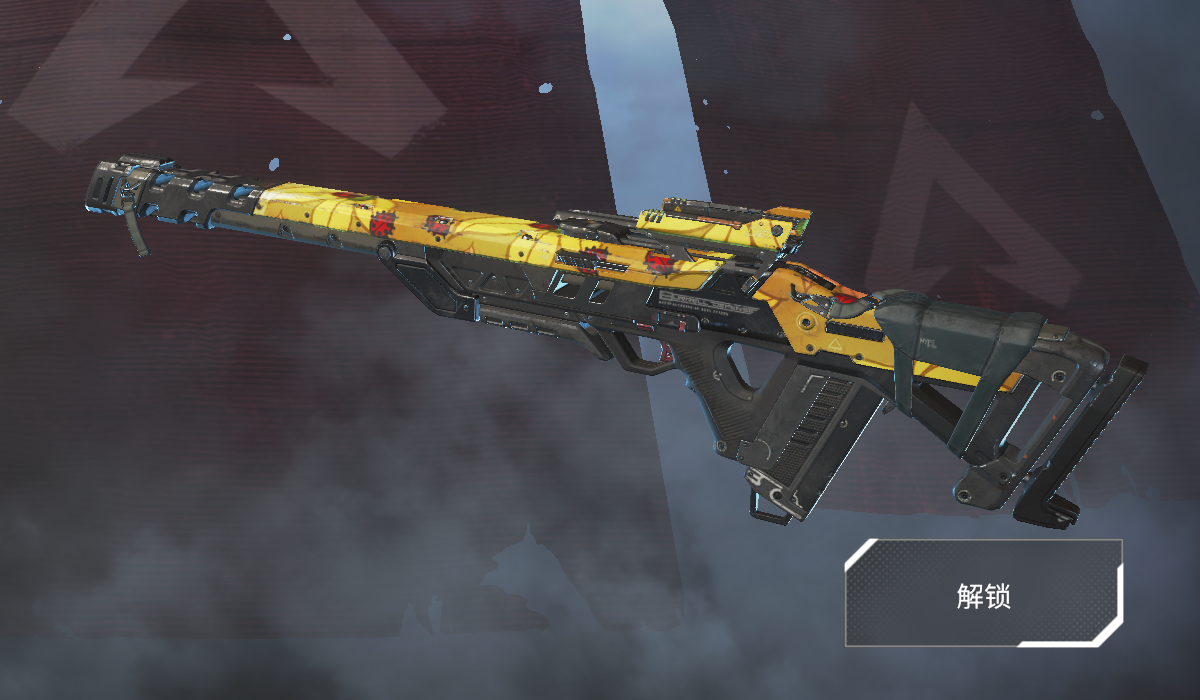Click the 解锁 unlock button
Image resolution: width=1200 pixels, height=700 pixels.
tap(984, 594)
